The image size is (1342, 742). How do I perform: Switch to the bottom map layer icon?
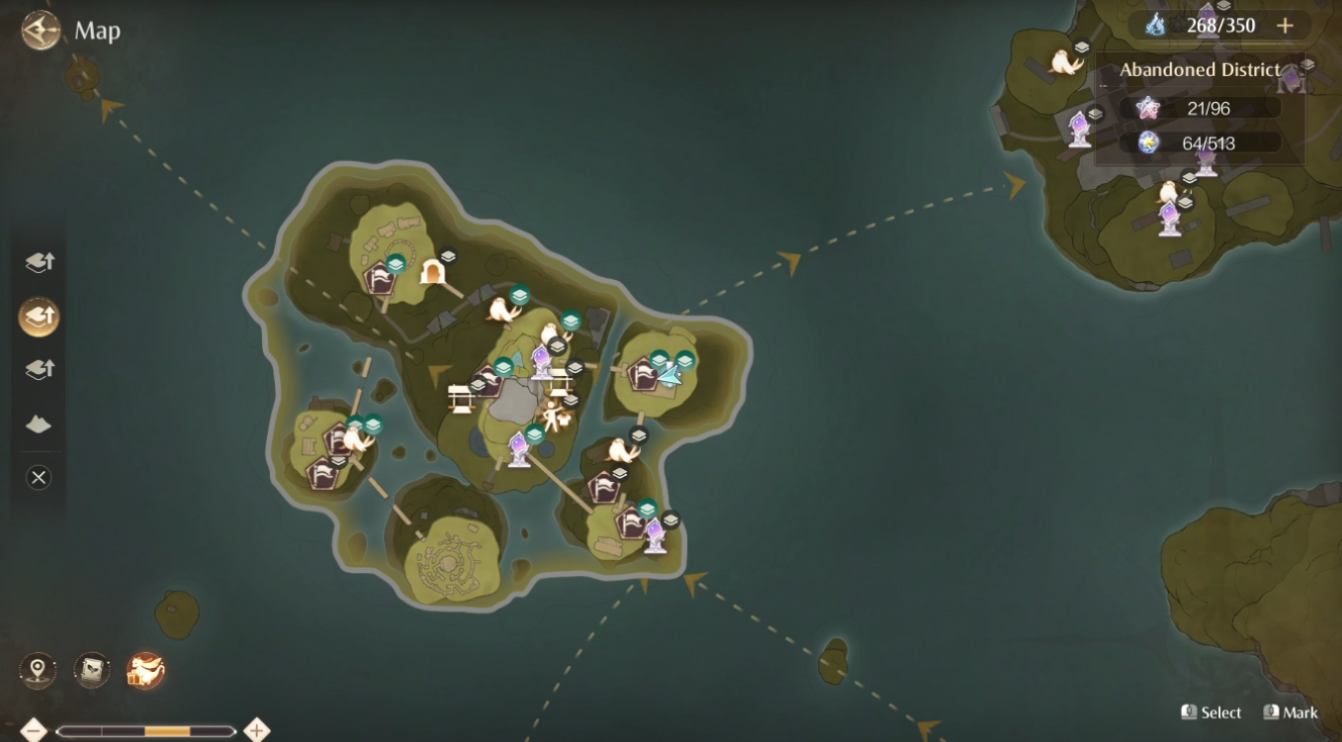[38, 369]
